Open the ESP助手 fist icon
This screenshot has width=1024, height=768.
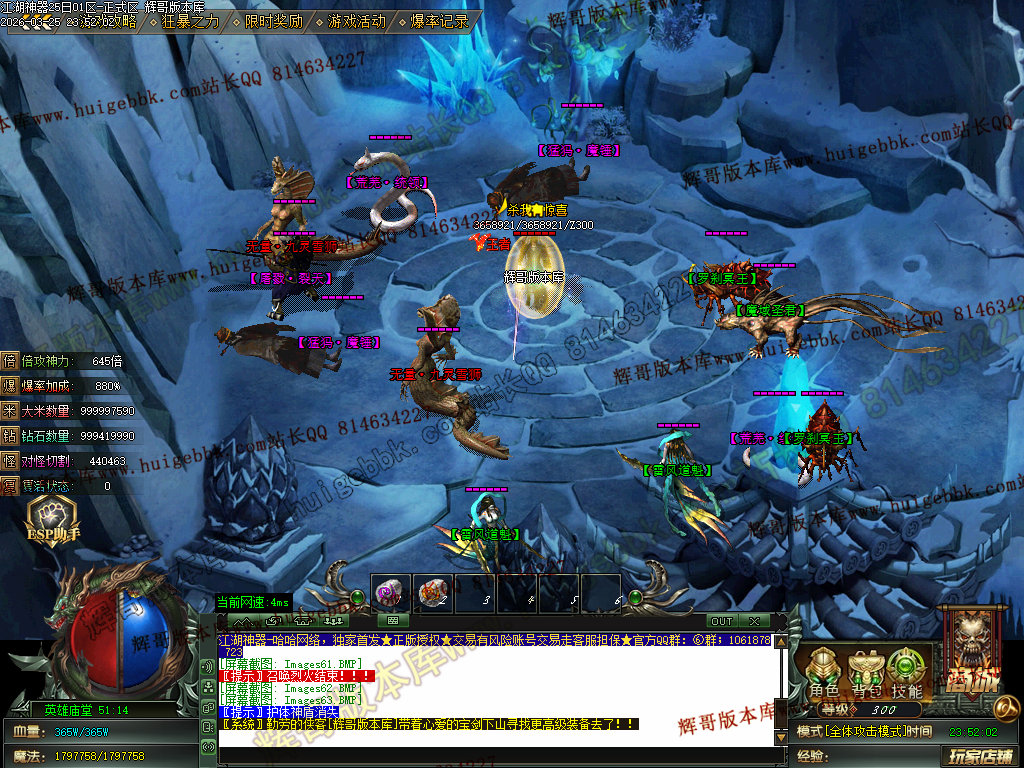(x=46, y=517)
